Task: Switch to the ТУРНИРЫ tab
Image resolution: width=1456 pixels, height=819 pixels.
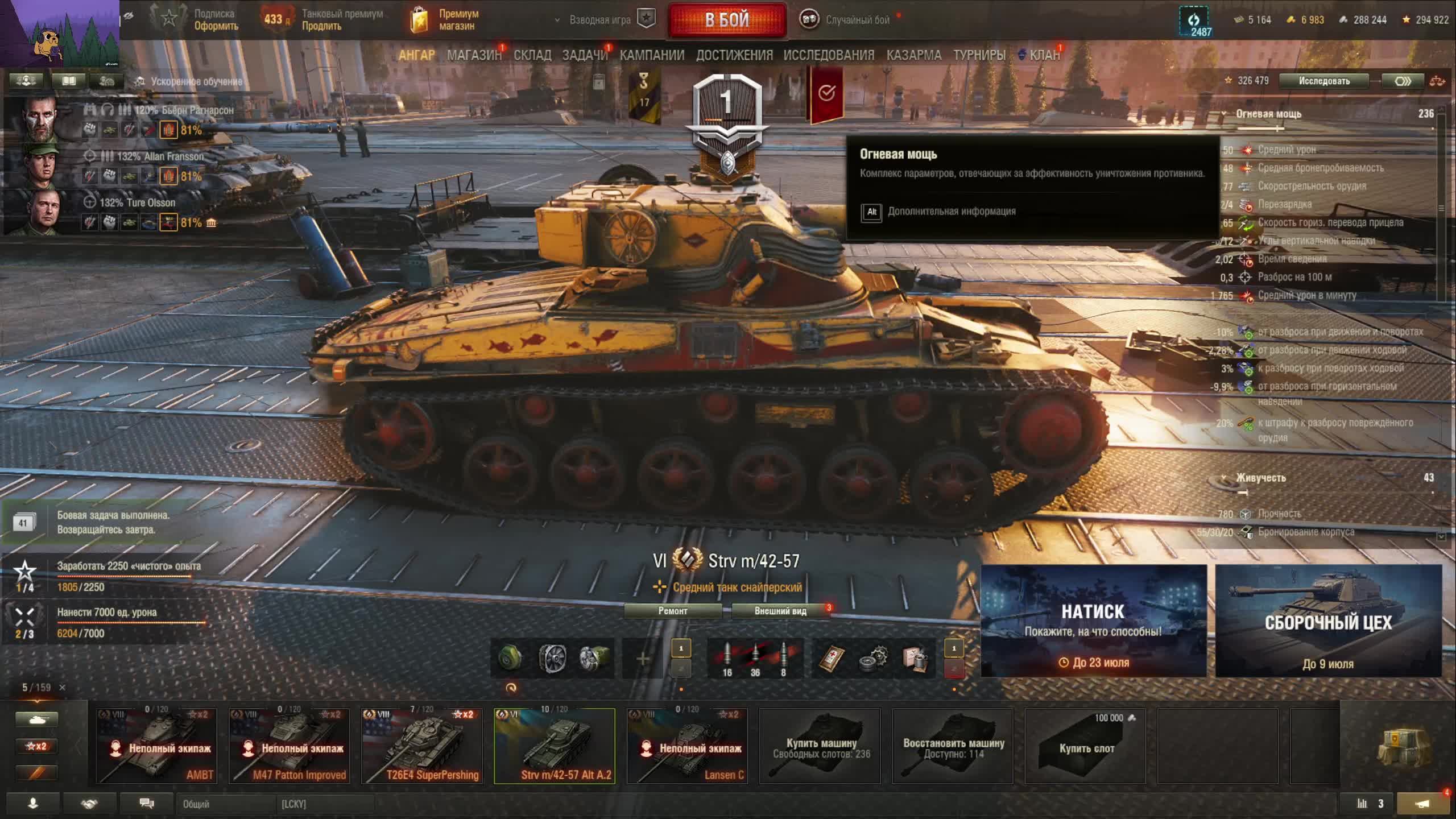Action: [979, 55]
